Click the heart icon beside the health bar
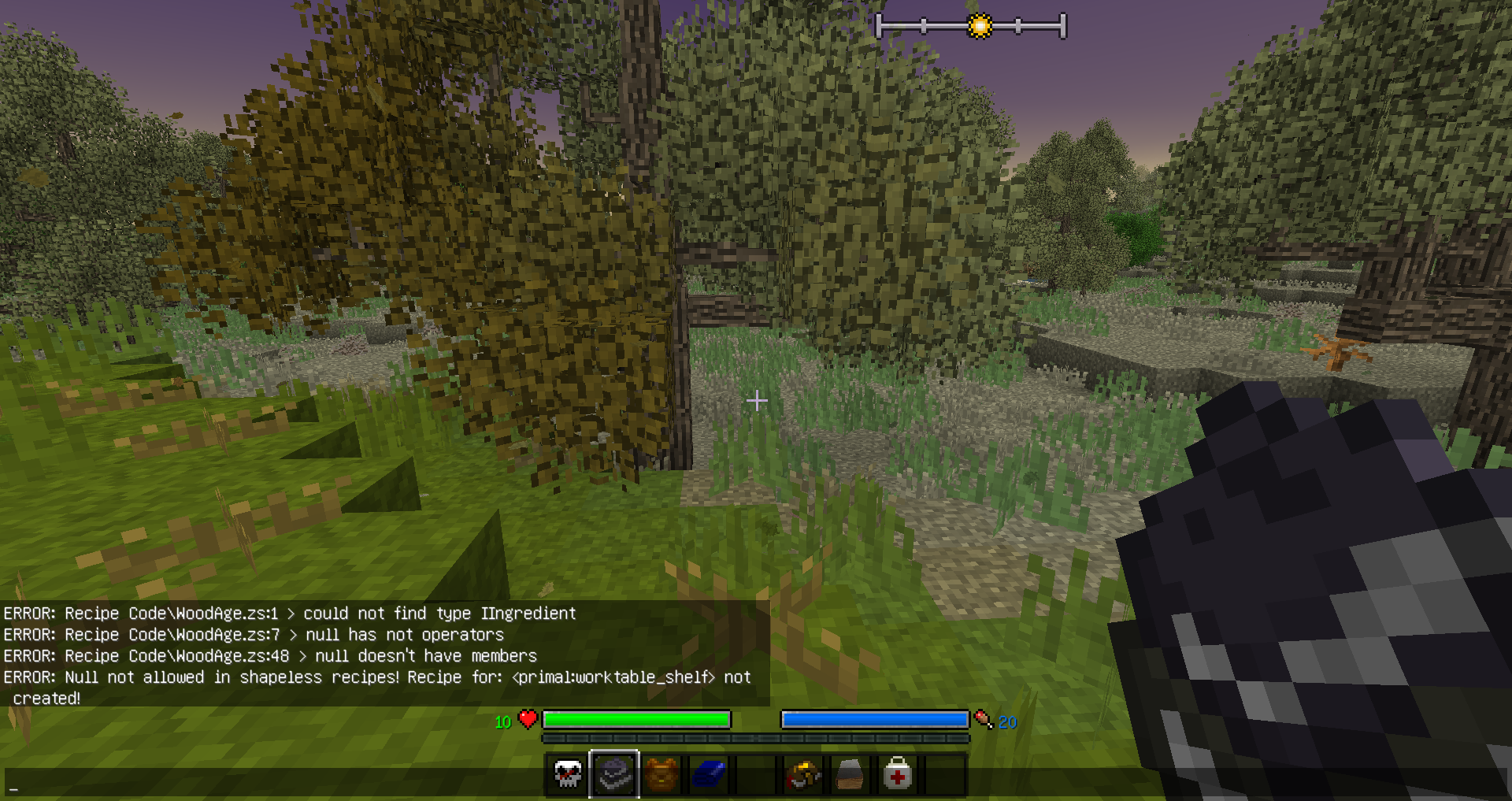 pyautogui.click(x=525, y=719)
